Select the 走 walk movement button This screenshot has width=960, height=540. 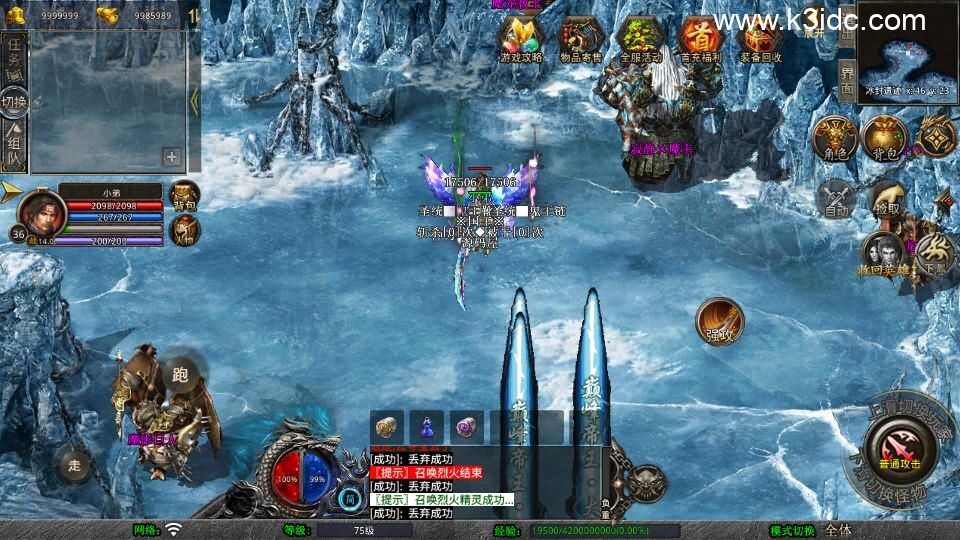(74, 464)
